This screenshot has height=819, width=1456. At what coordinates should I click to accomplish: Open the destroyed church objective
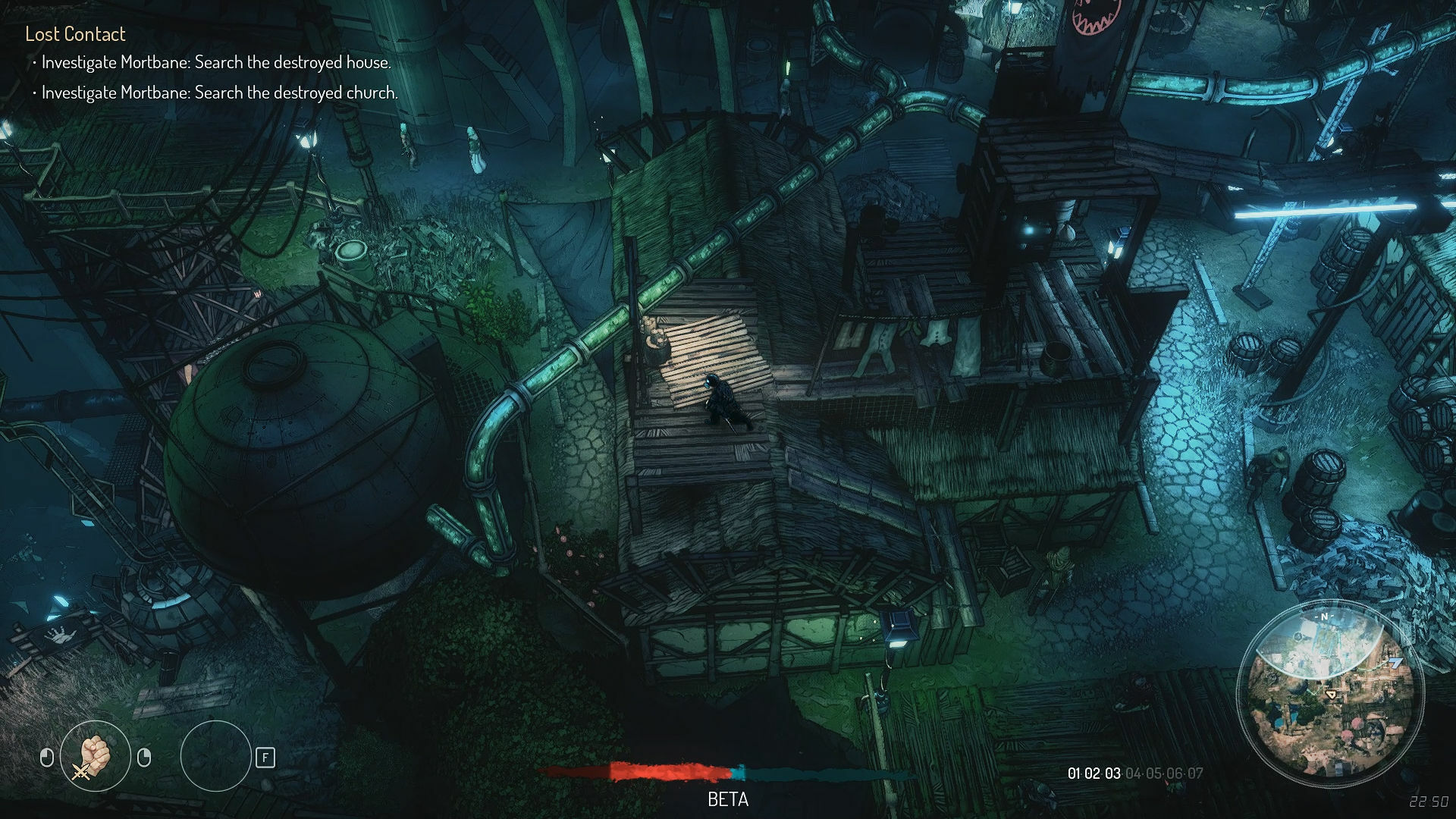220,94
